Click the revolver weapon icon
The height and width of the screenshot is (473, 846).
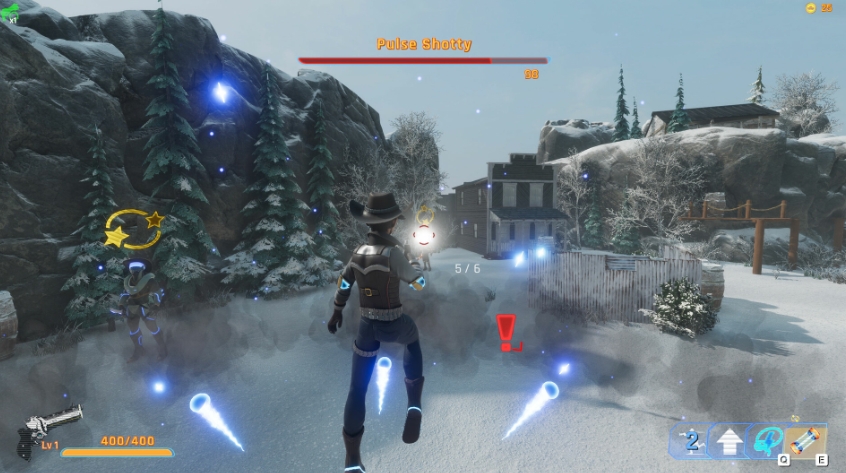point(47,428)
